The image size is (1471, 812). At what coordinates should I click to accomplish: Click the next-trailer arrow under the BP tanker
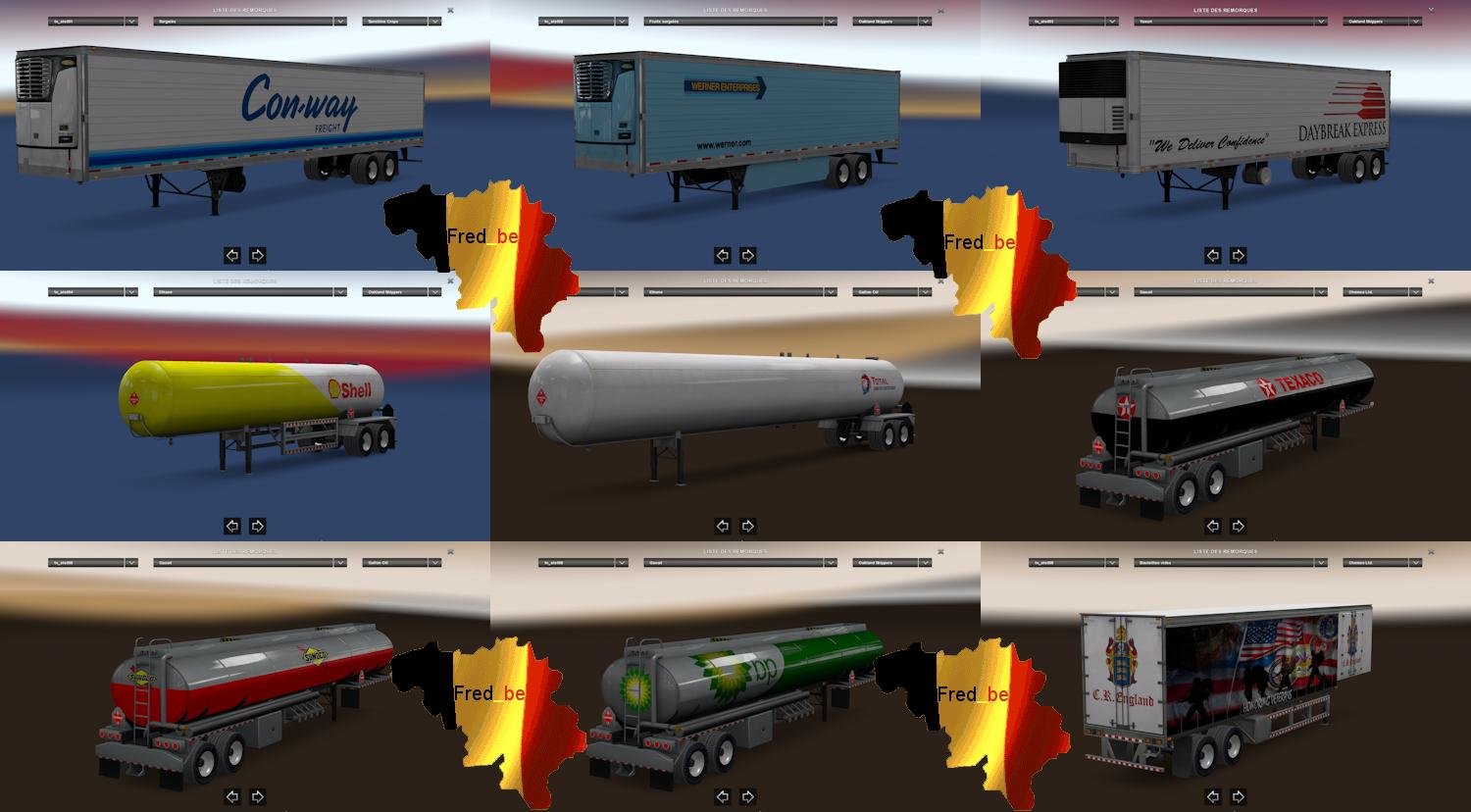point(747,796)
